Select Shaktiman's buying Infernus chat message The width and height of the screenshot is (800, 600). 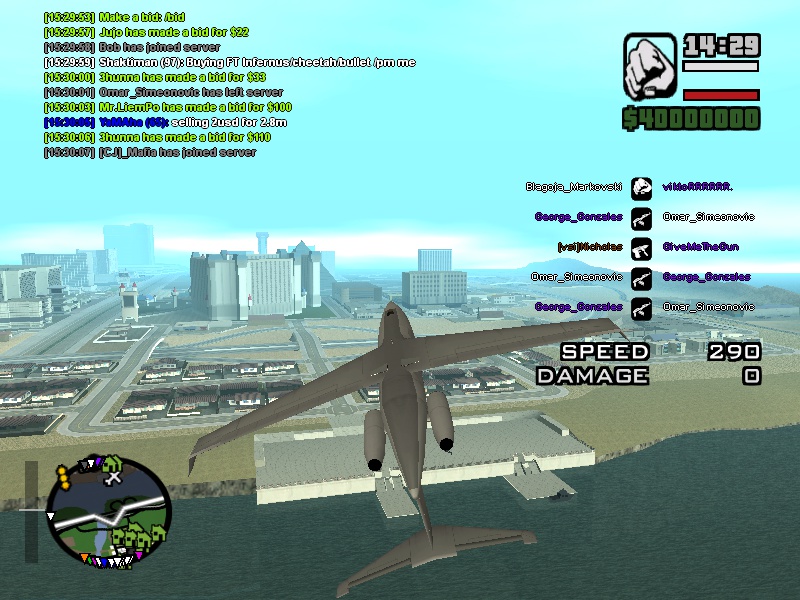(x=229, y=62)
